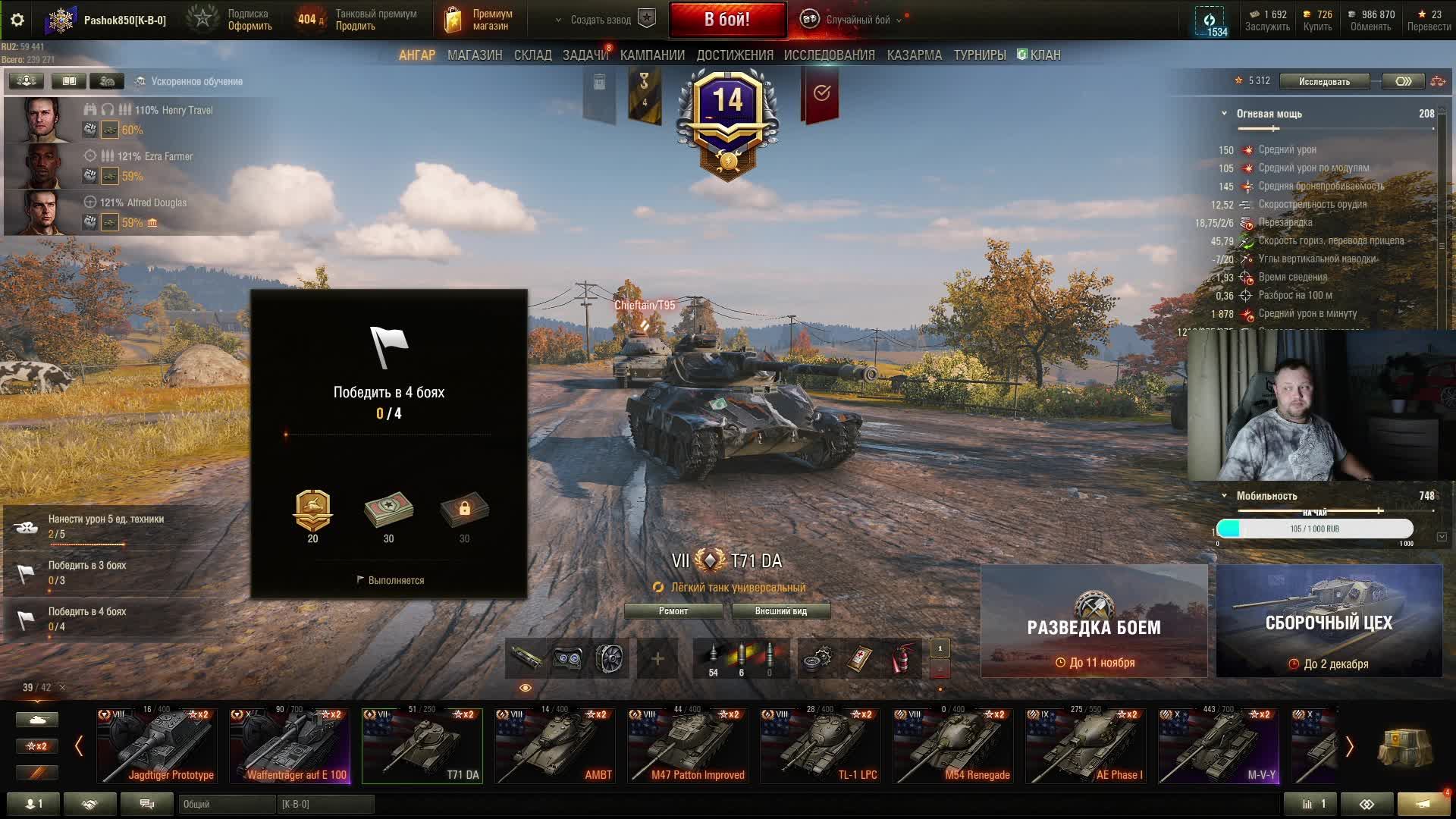Start the battle with В бой! button
Image resolution: width=1456 pixels, height=819 pixels.
726,20
